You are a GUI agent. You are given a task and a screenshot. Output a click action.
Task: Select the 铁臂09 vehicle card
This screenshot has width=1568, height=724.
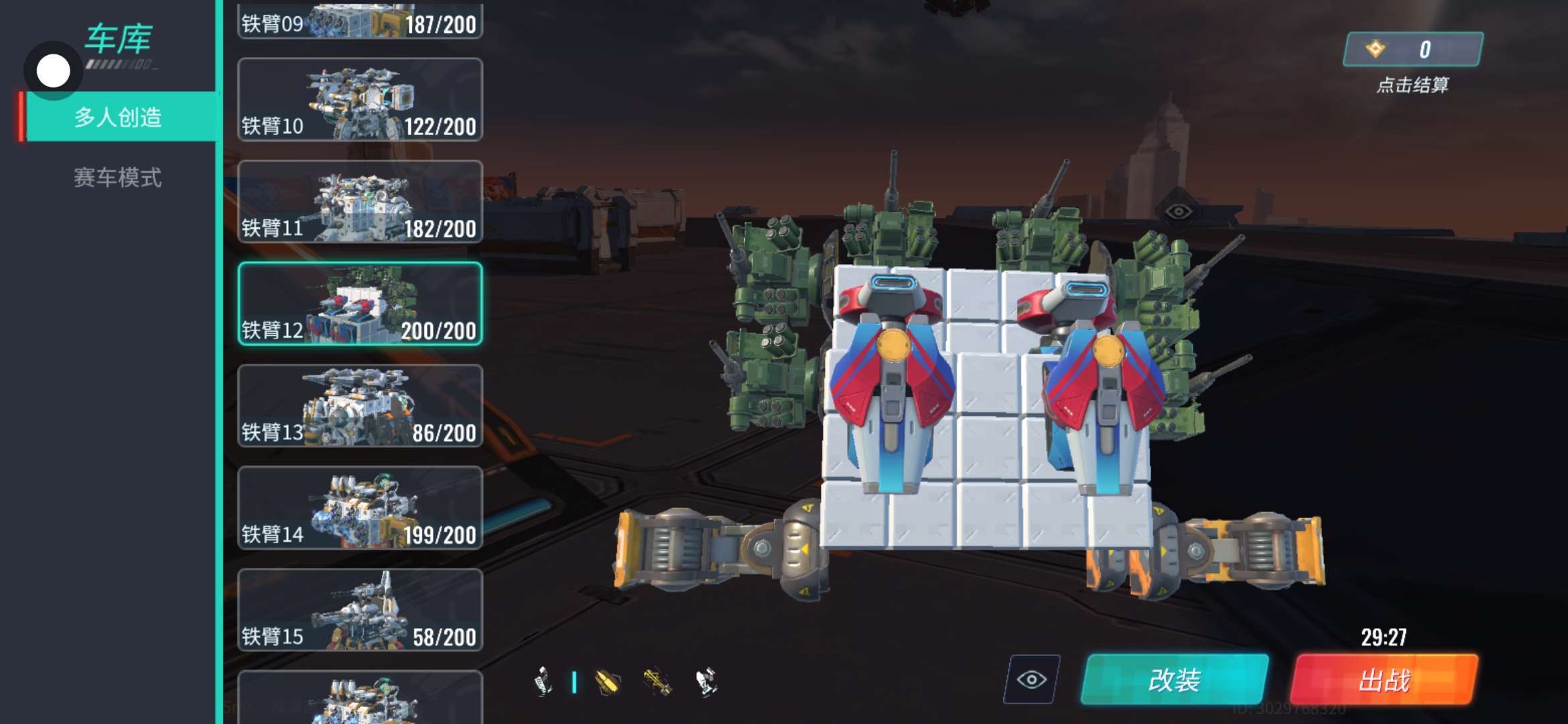coord(360,21)
